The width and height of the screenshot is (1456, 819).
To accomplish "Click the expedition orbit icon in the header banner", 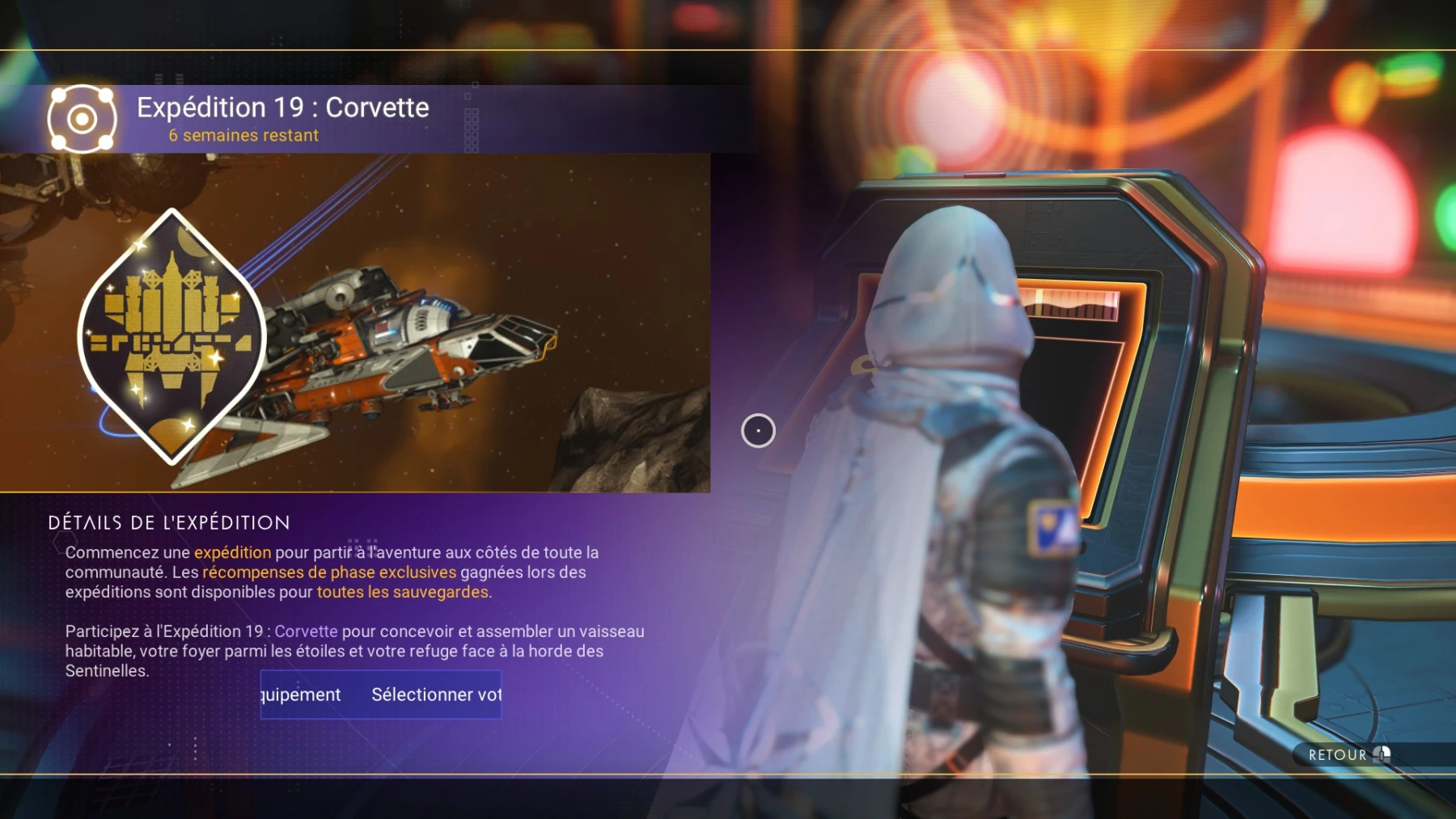I will (81, 120).
